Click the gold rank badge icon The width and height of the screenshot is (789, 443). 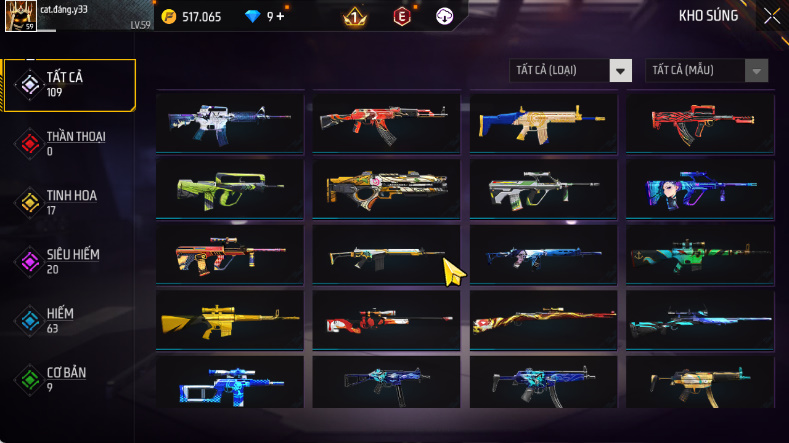pyautogui.click(x=353, y=16)
